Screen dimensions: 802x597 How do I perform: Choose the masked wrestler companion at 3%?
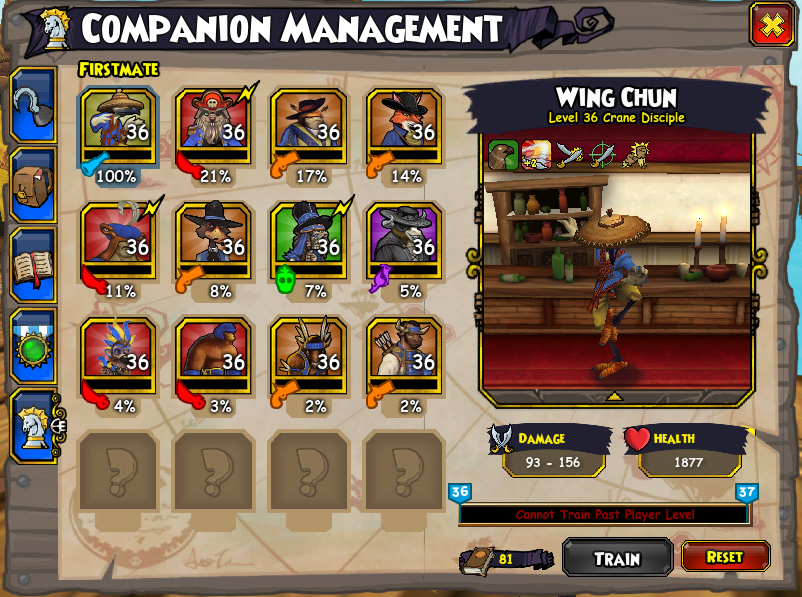click(x=214, y=357)
